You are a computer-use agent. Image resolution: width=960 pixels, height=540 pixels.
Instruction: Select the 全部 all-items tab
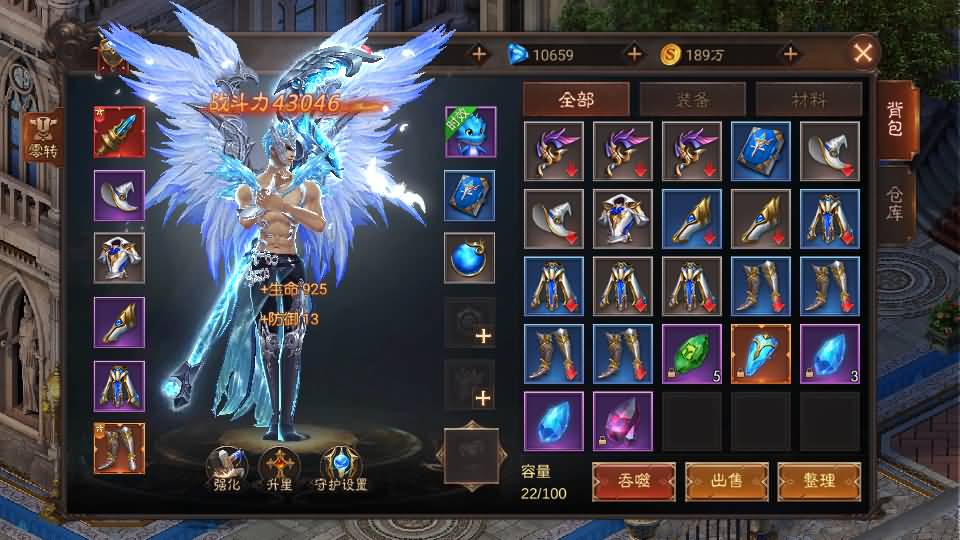[x=576, y=100]
